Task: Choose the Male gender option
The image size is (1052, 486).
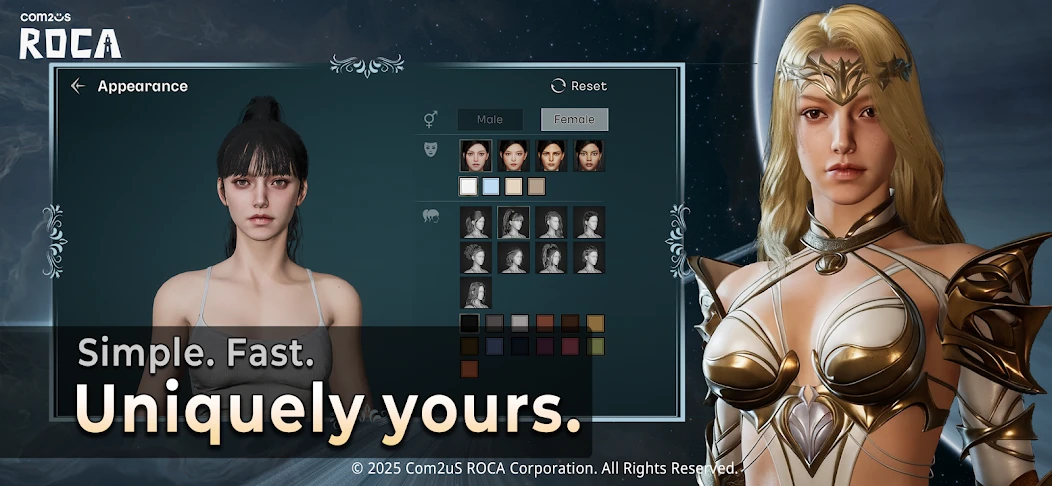Action: point(490,120)
